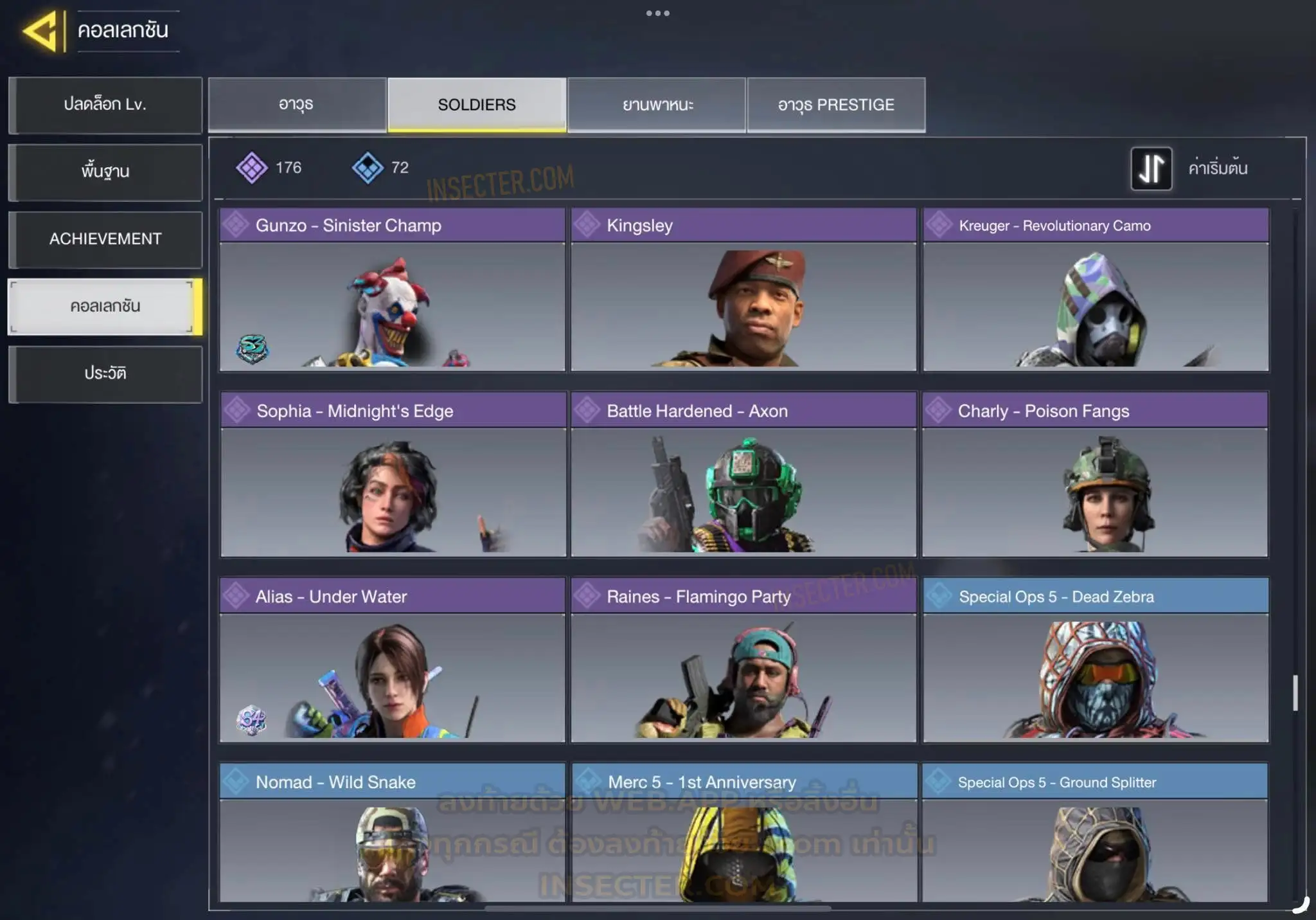Open the ประวัติ menu entry
The width and height of the screenshot is (1316, 920).
[105, 374]
